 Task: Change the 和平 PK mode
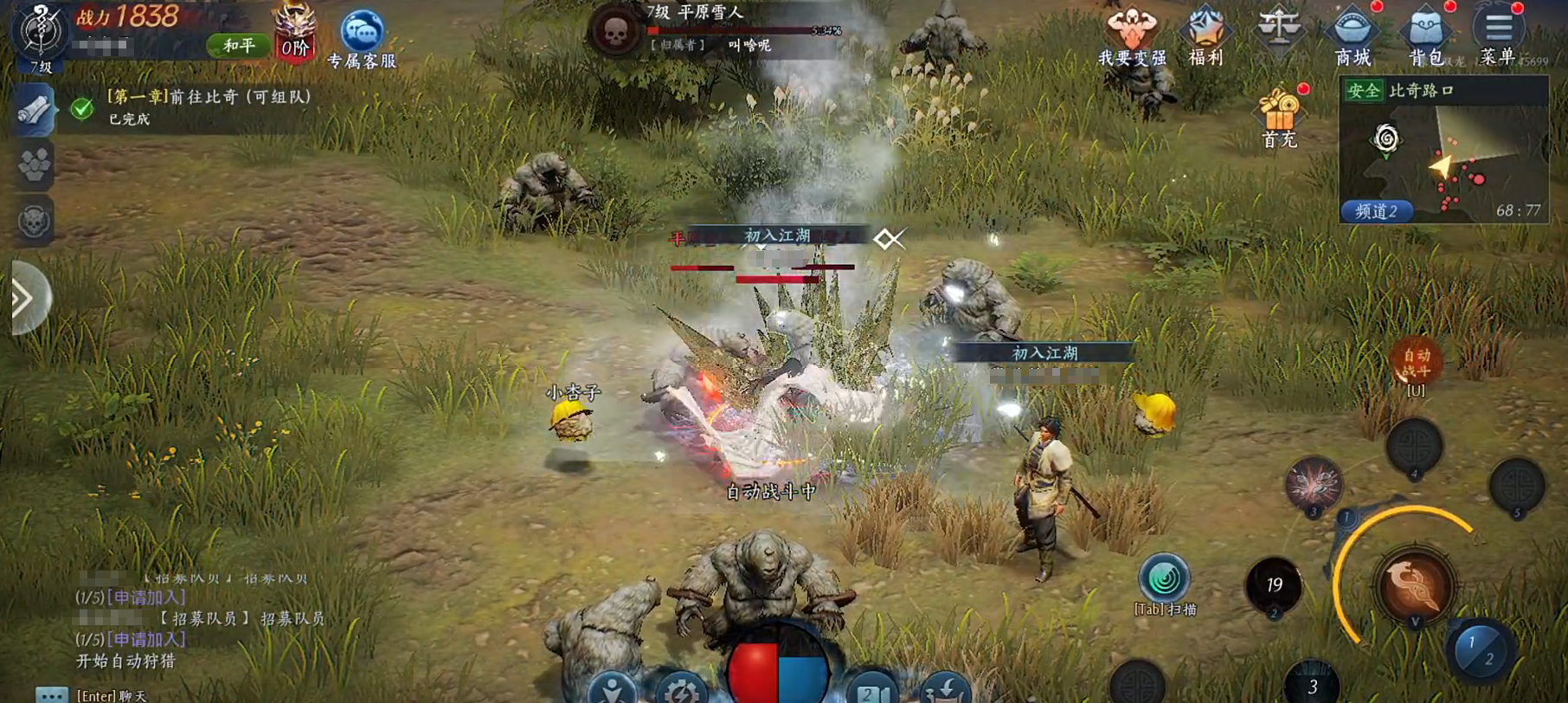(x=238, y=45)
